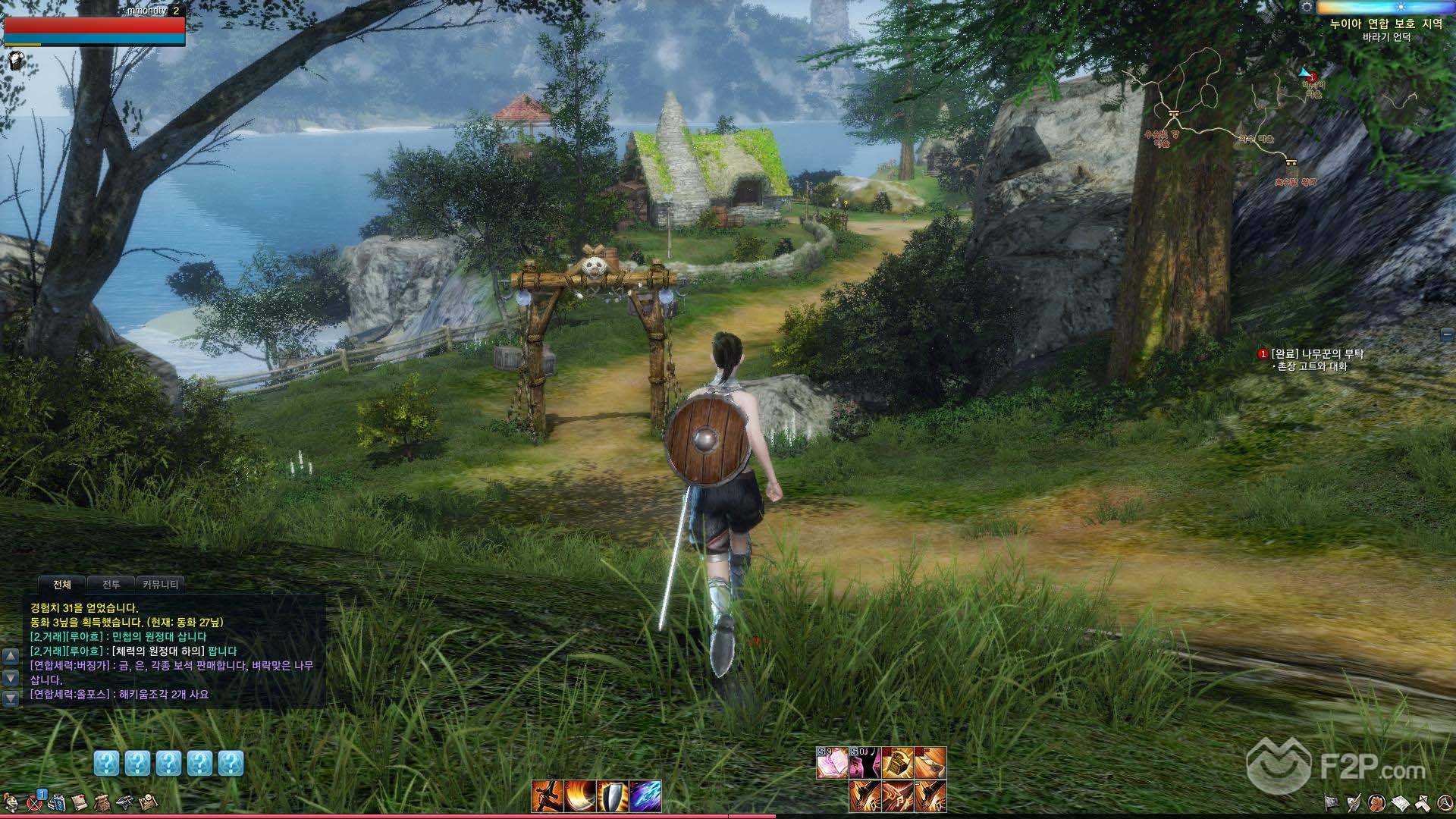1456x819 pixels.
Task: Open the treasure map icon
Action: pyautogui.click(x=149, y=802)
